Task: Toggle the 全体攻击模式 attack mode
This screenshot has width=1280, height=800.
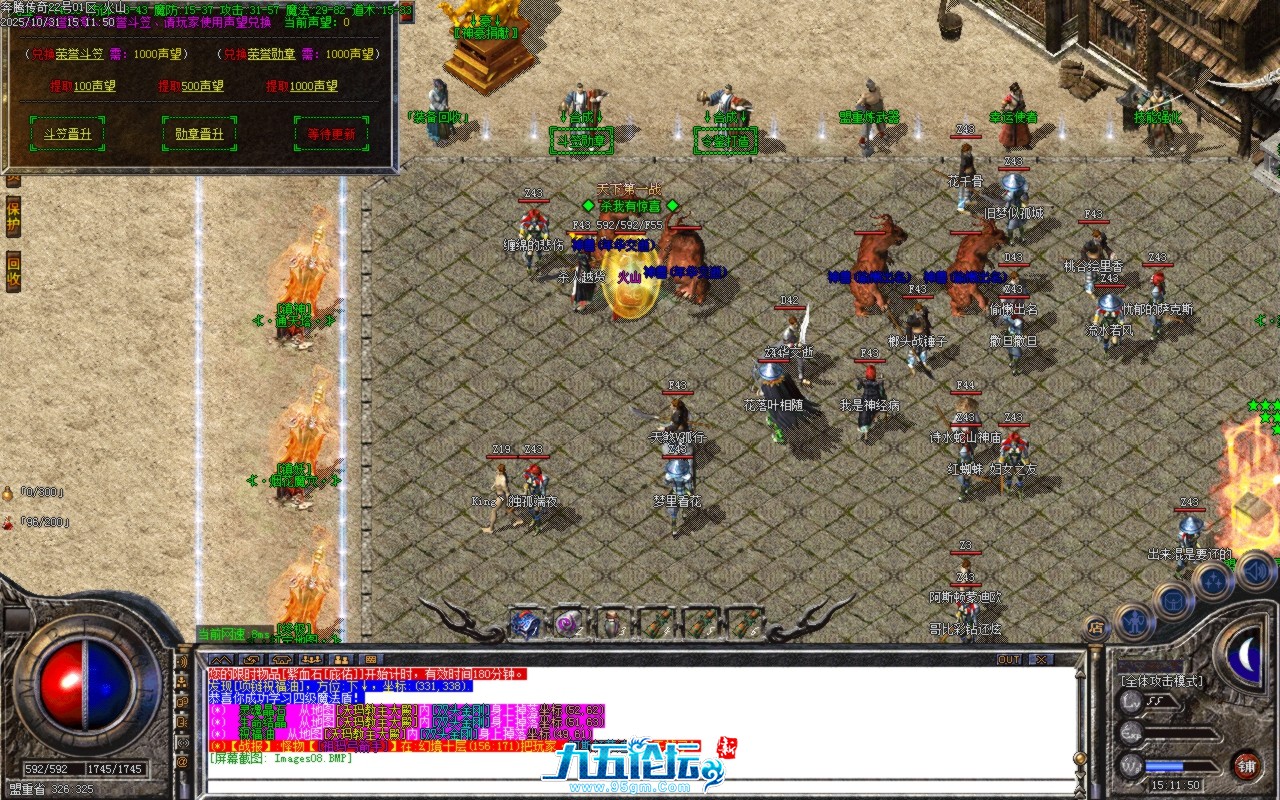Action: pyautogui.click(x=1160, y=680)
